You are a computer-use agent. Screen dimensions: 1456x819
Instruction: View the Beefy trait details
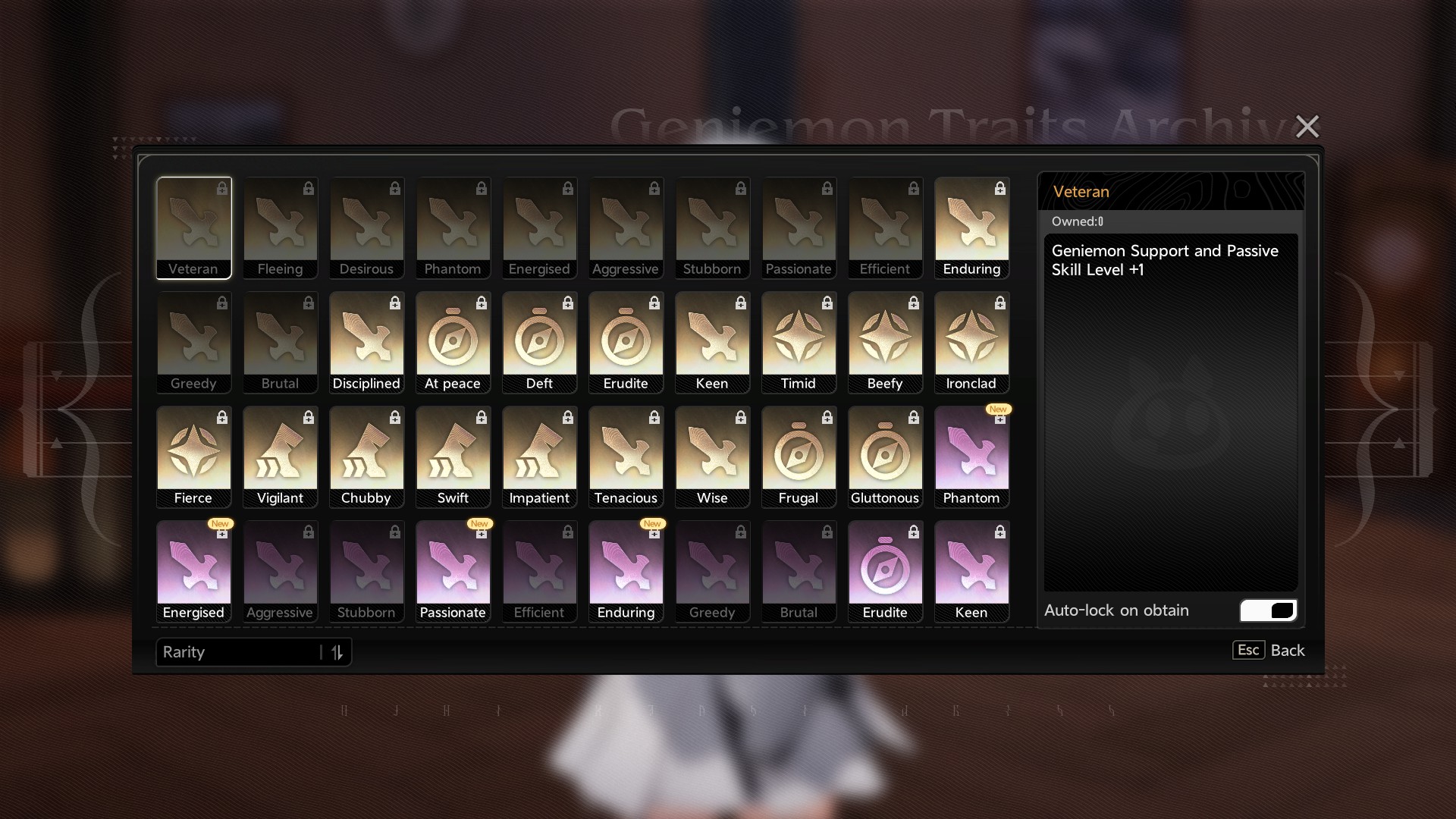click(886, 342)
